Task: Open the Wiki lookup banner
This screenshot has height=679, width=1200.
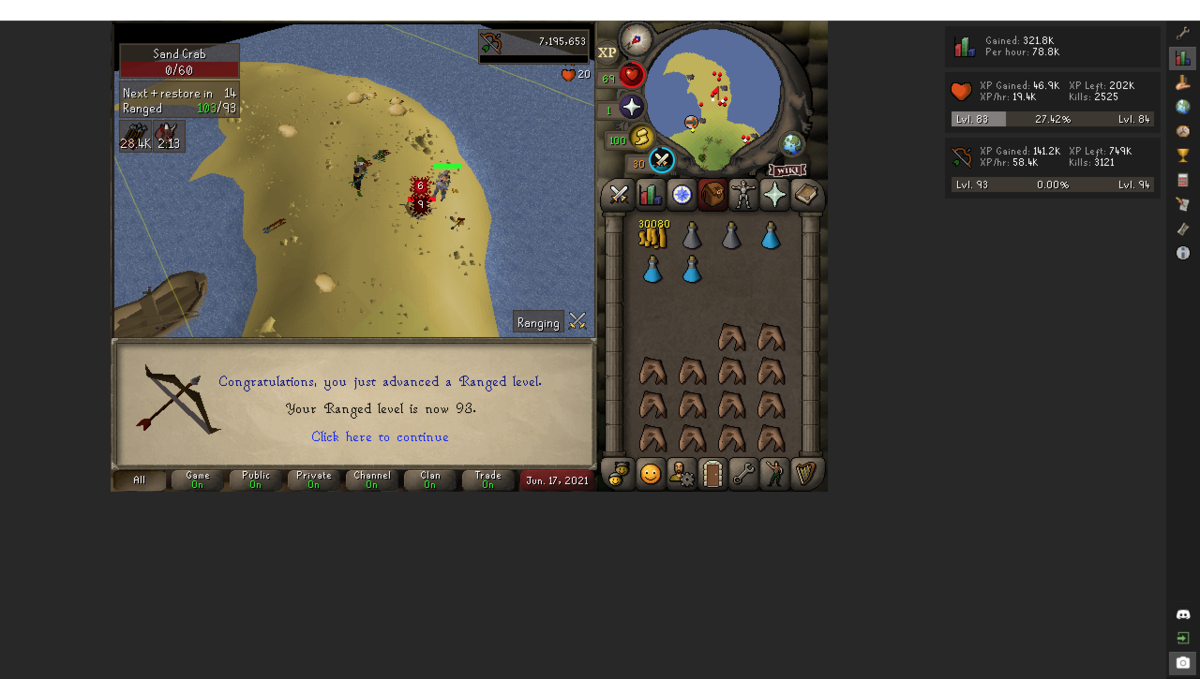Action: click(787, 170)
